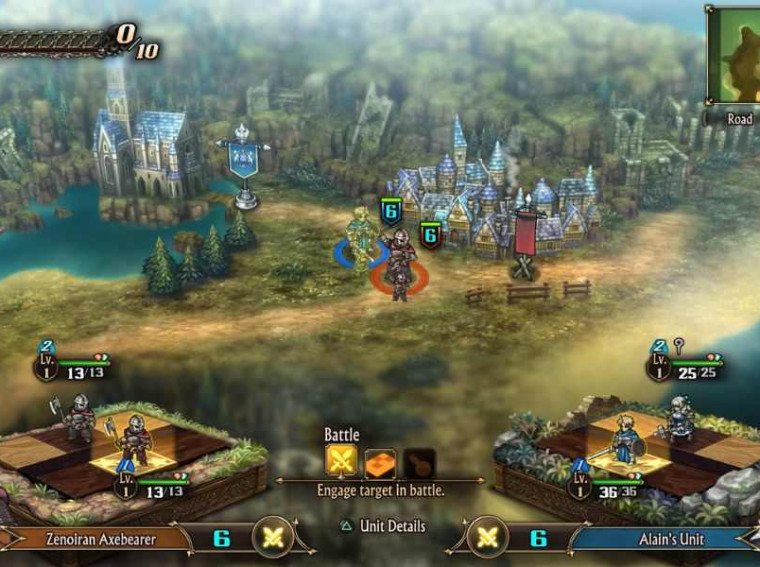Open the terrain minimap thumbnail
Image resolution: width=760 pixels, height=567 pixels.
click(734, 54)
